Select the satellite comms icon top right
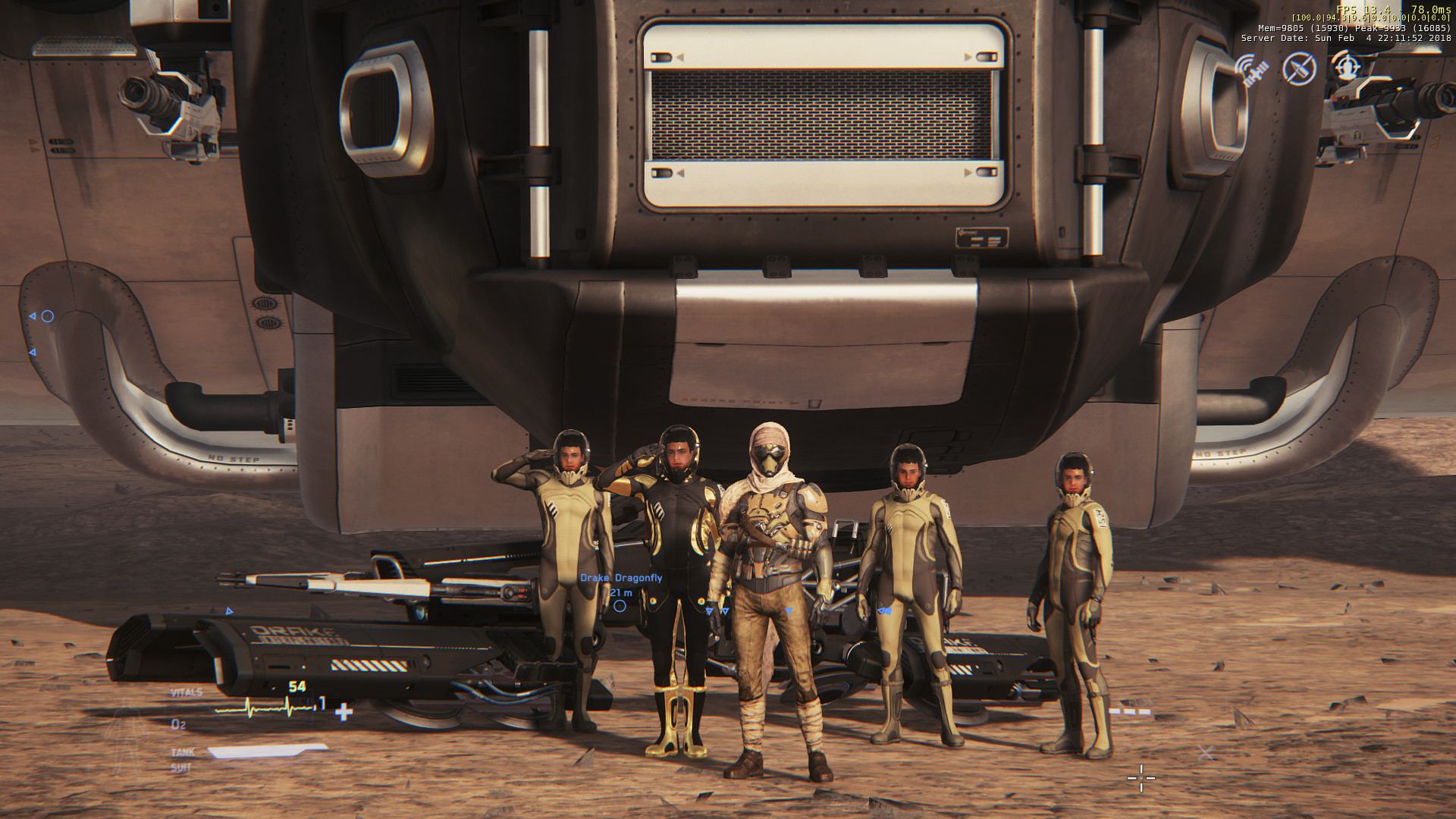1456x819 pixels. [x=1252, y=70]
